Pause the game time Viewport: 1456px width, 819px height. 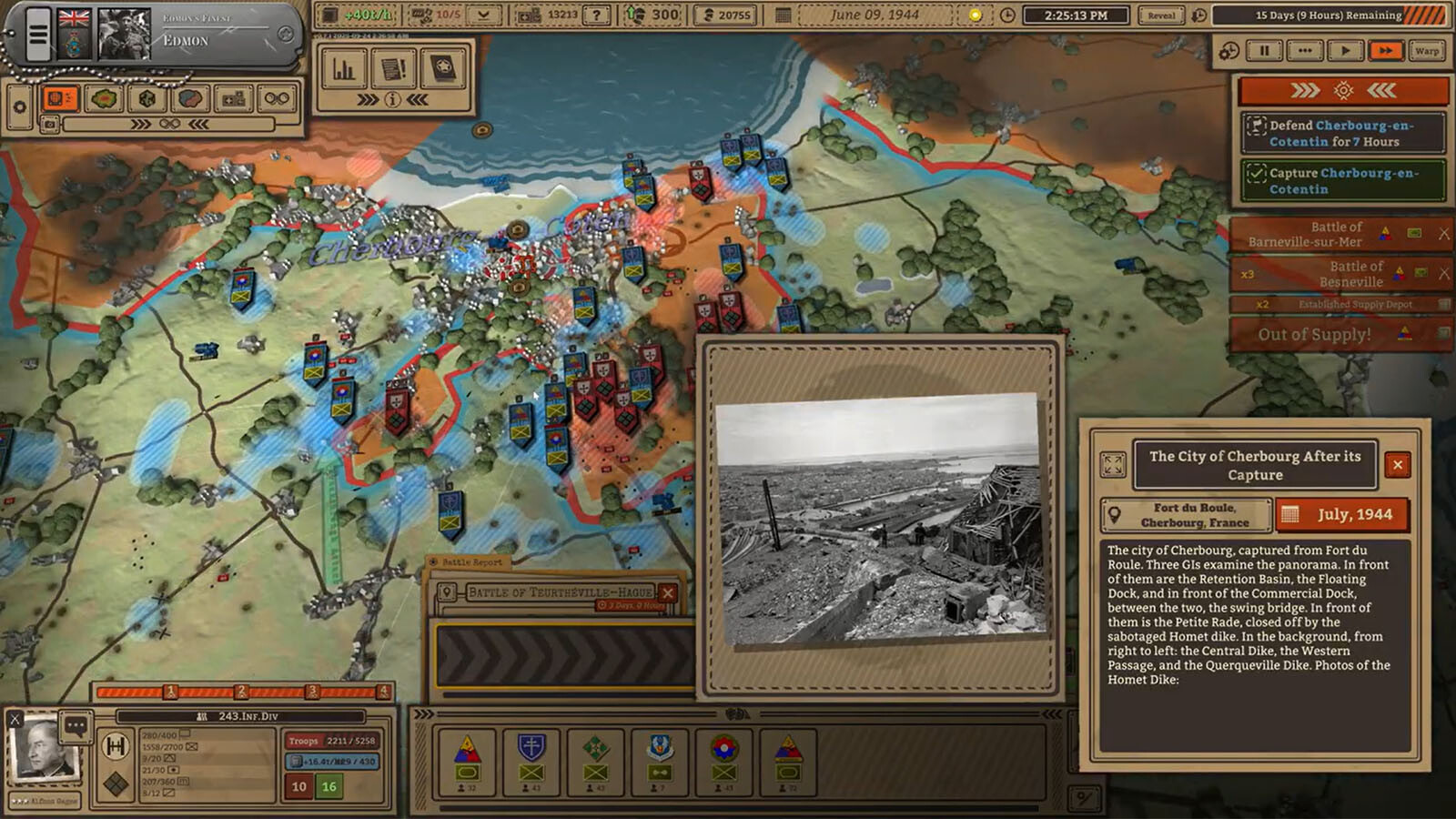[x=1264, y=51]
